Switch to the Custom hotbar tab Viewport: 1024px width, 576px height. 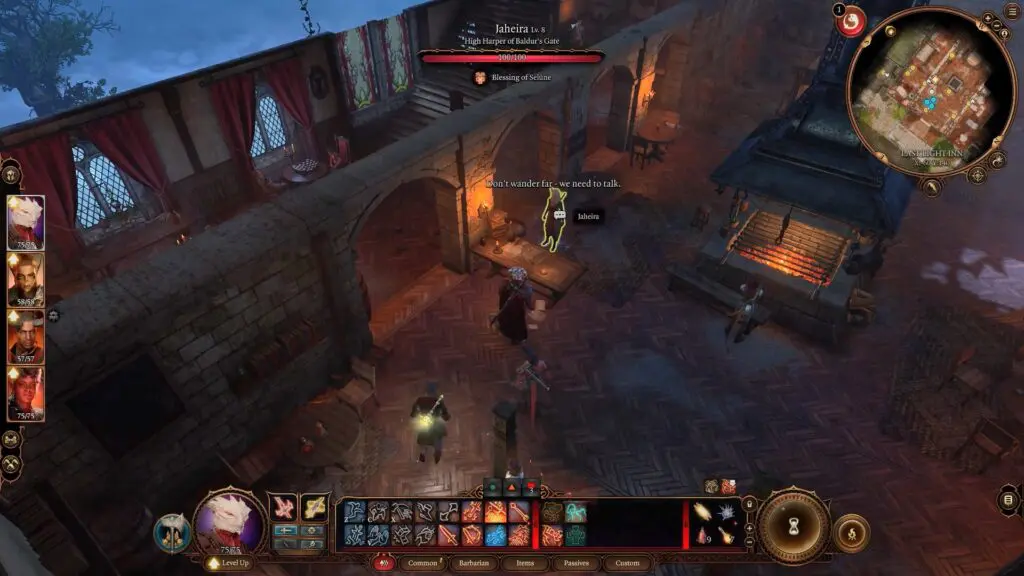(x=627, y=563)
